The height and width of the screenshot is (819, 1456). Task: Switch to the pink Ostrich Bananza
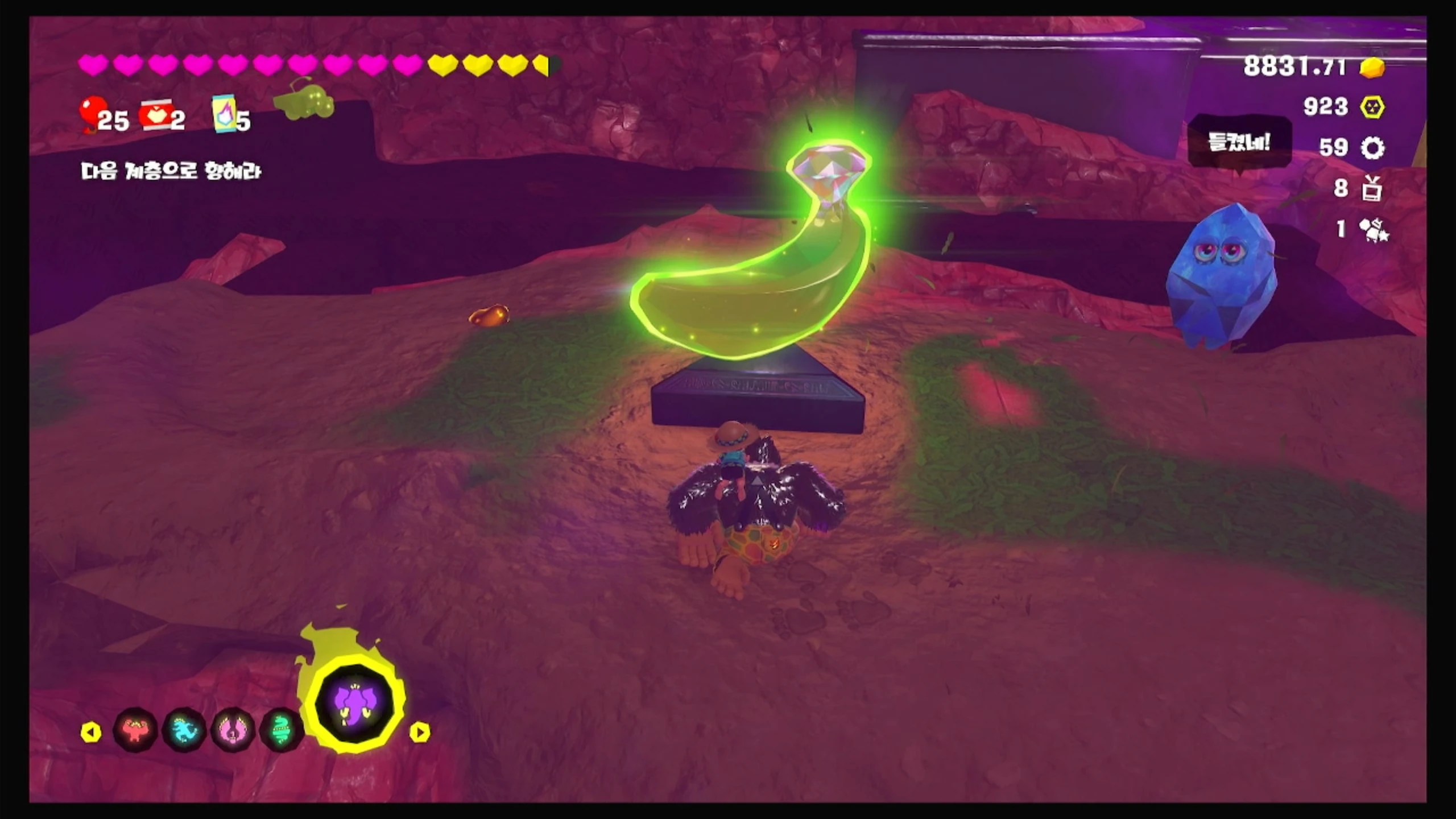pyautogui.click(x=233, y=731)
